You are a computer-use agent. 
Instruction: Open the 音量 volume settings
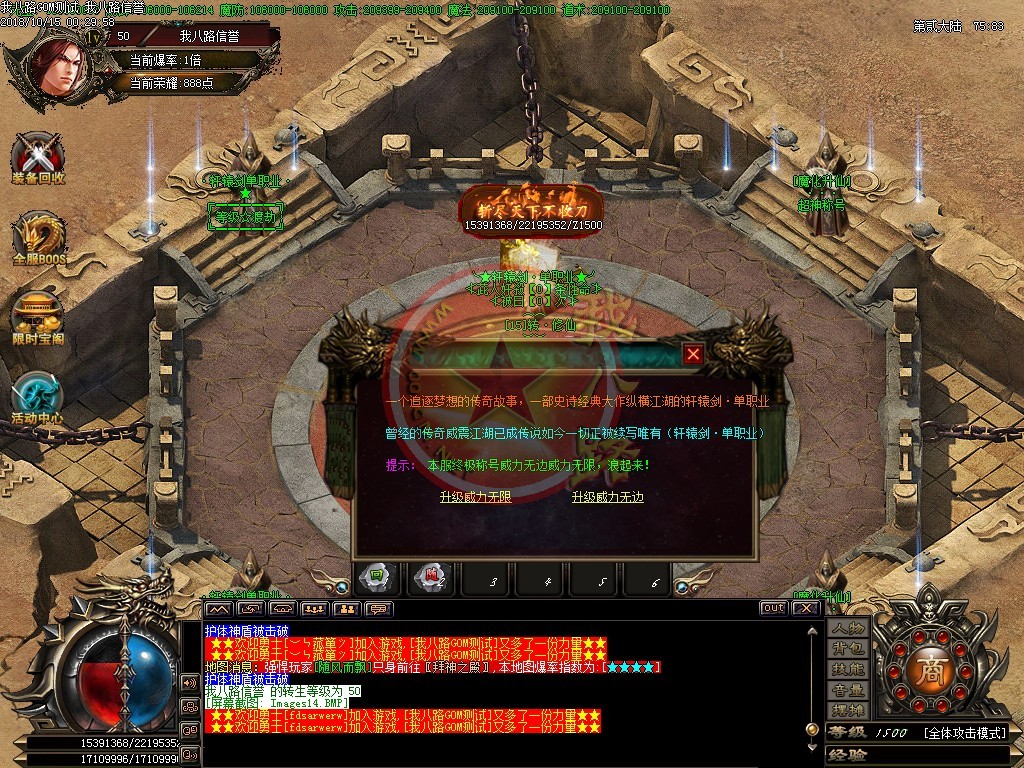(848, 690)
